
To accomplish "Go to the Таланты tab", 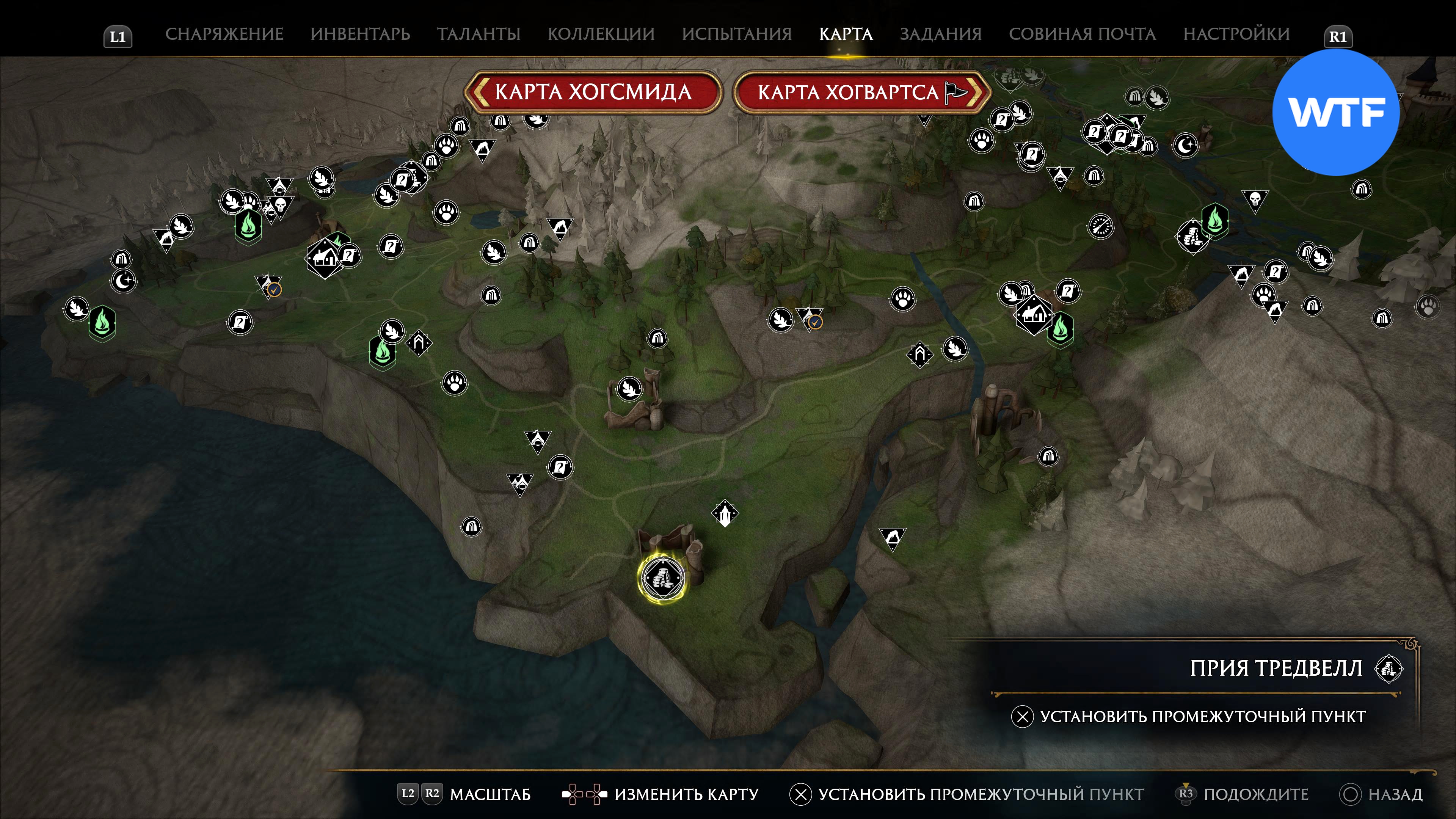I will (x=478, y=34).
